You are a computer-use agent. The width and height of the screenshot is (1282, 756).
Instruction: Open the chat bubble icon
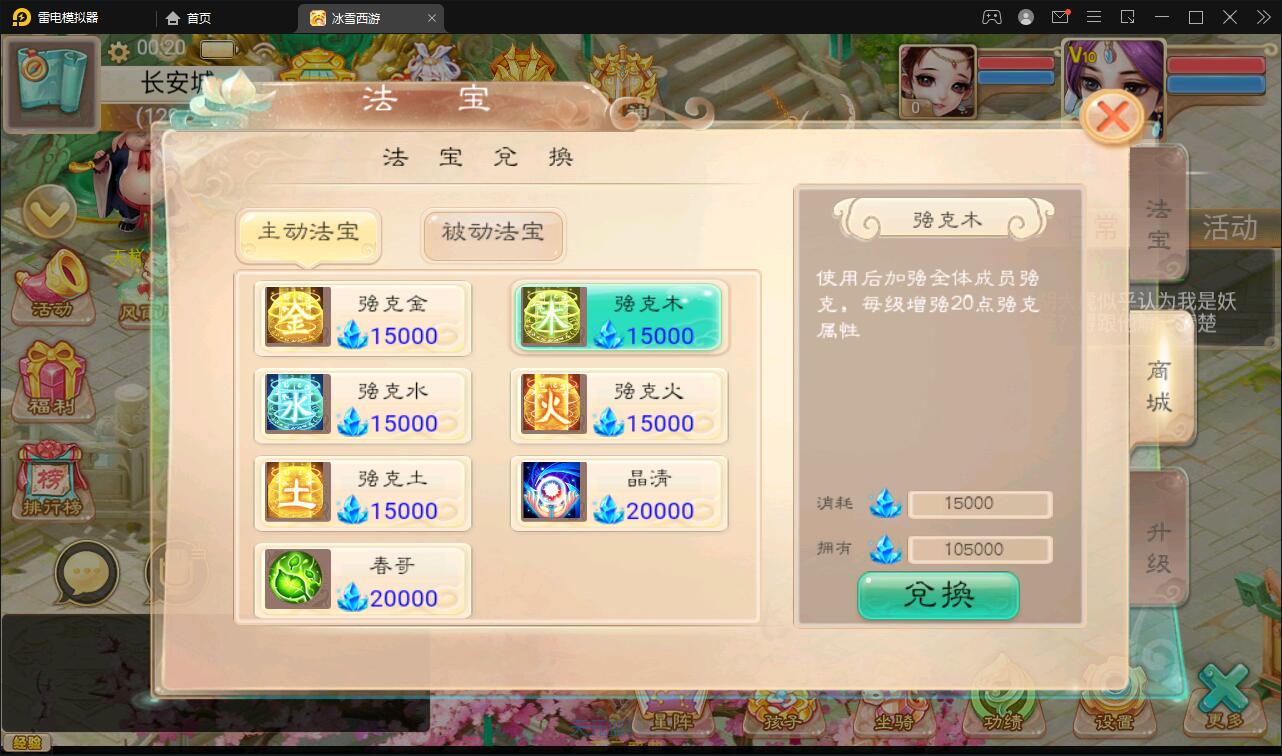[88, 572]
